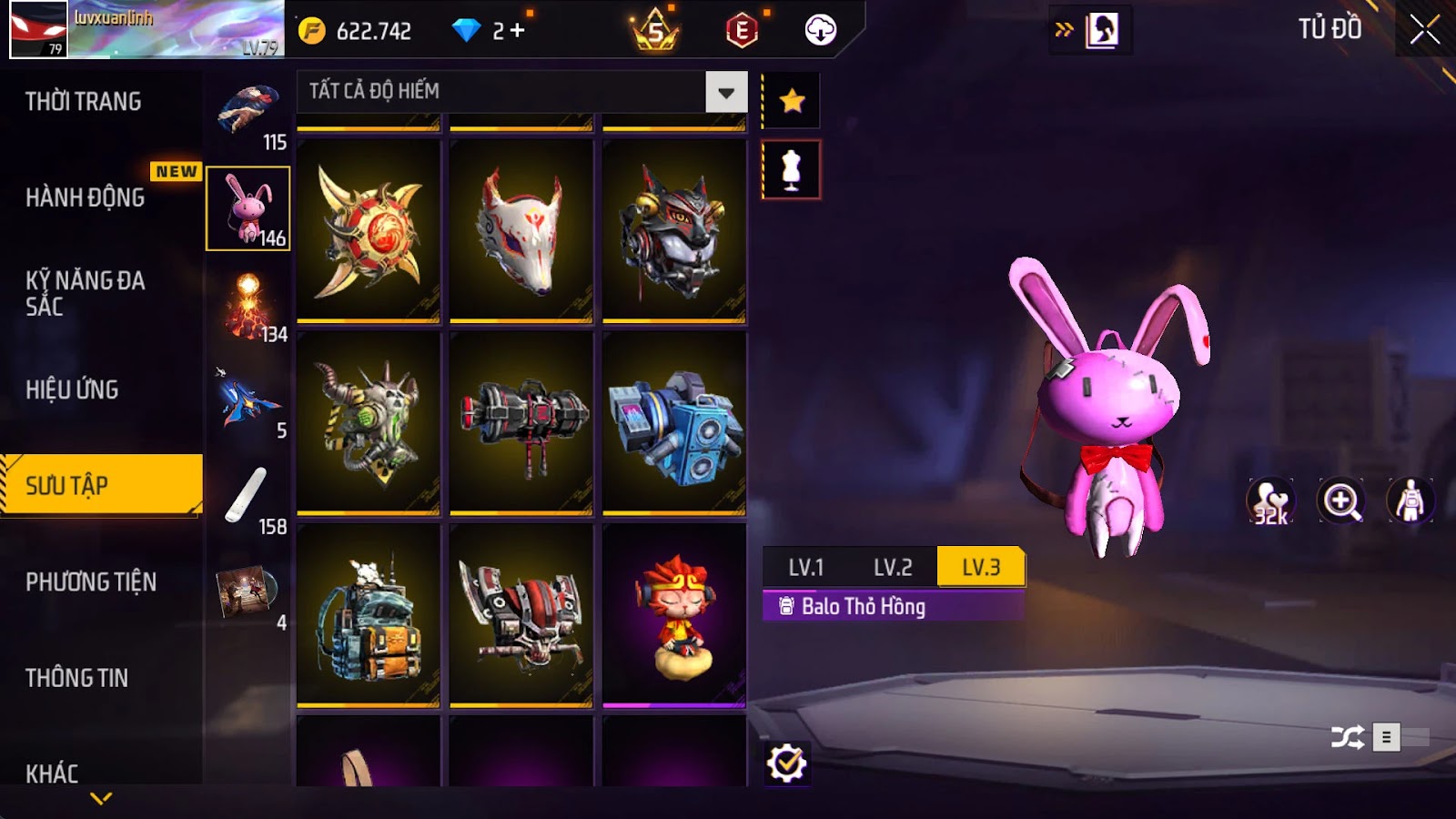Close the Tủ Đồ wardrobe screen

[x=1424, y=30]
